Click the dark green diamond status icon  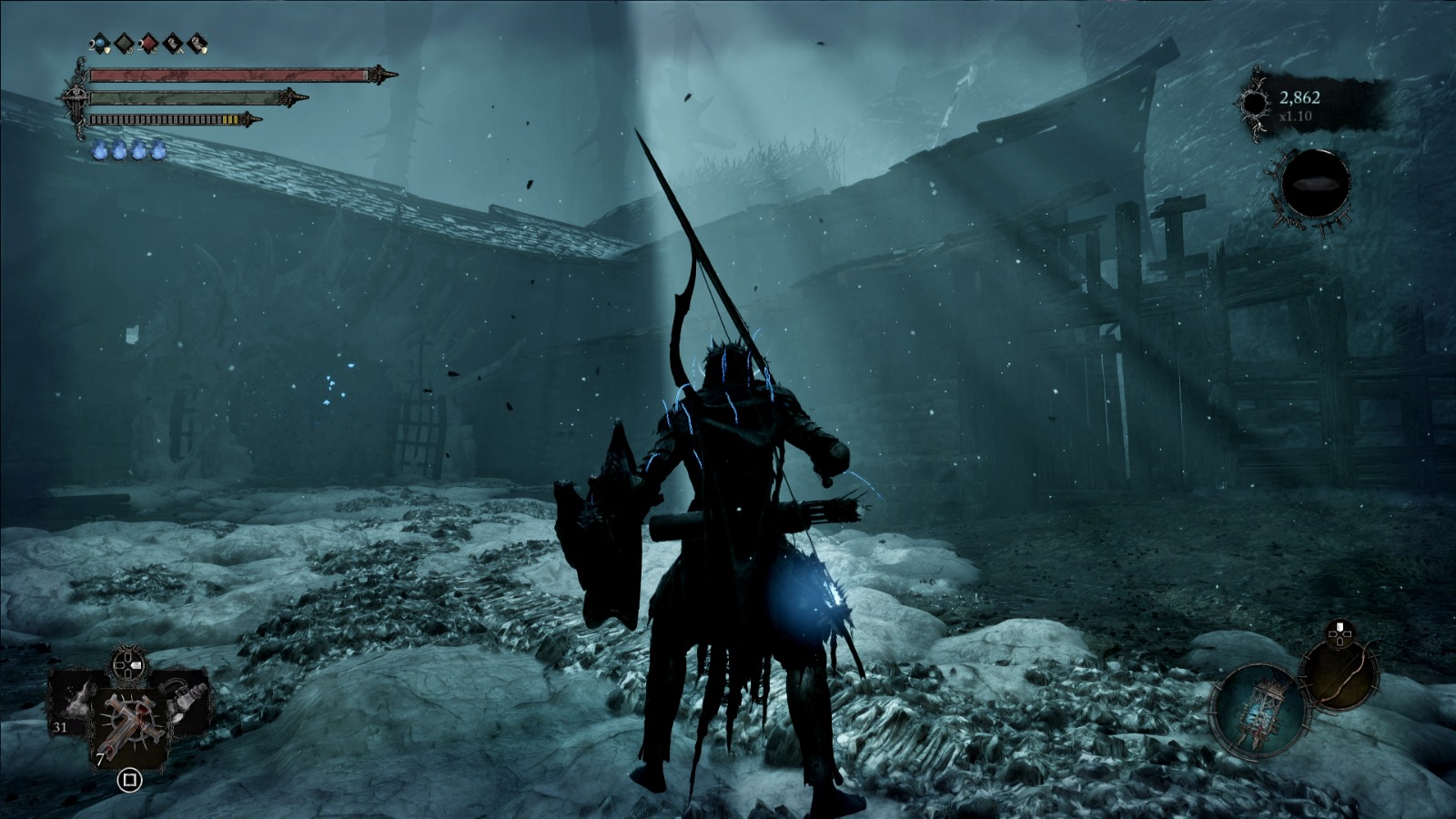(125, 42)
